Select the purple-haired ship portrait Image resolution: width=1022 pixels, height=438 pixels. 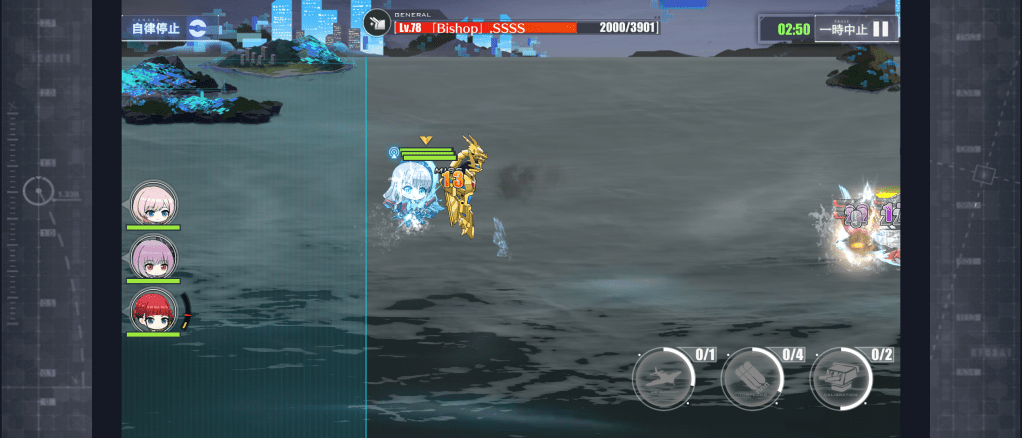click(153, 257)
